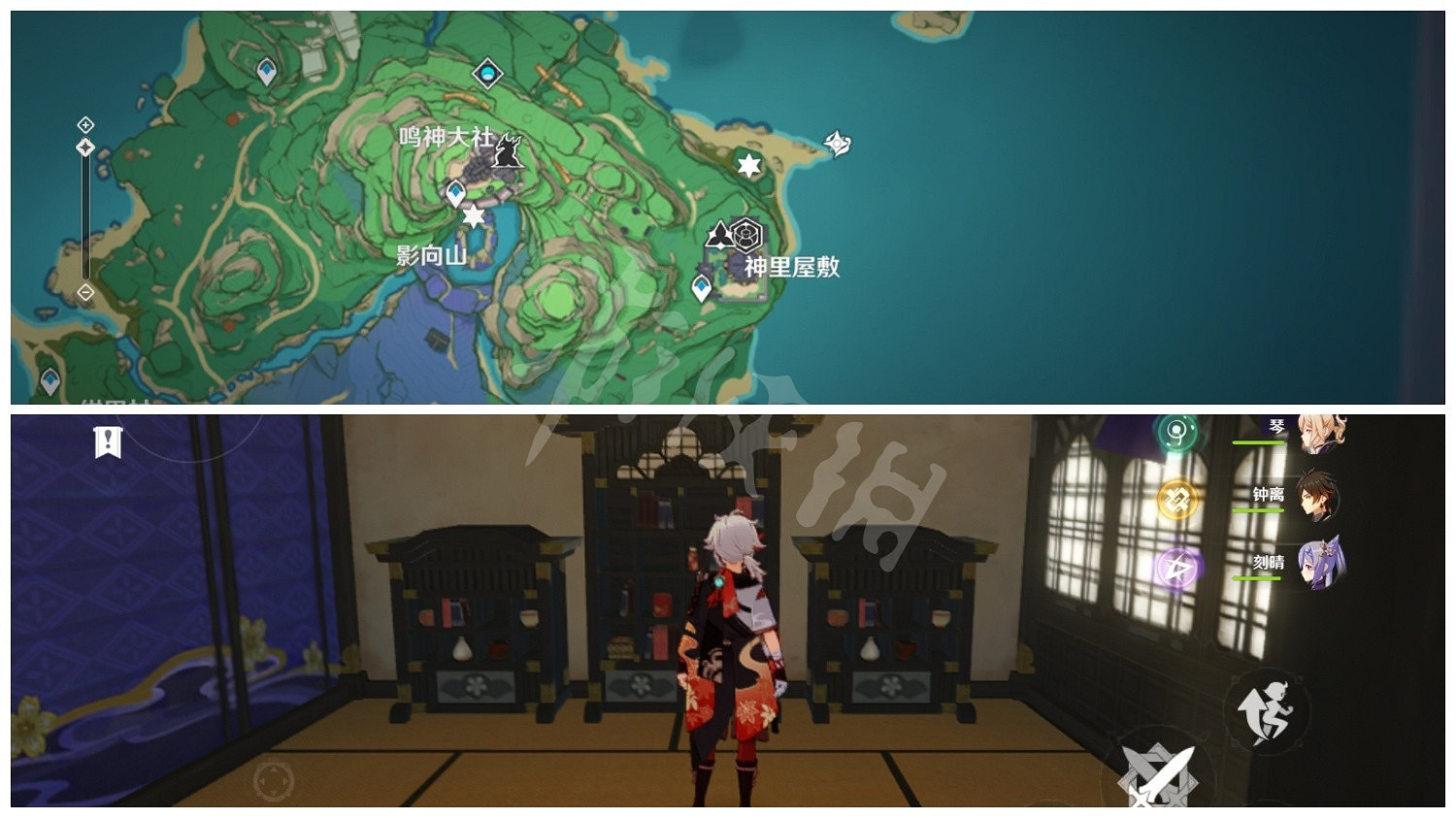The image size is (1456, 818).
Task: Click the teleport waypoint under 神里屋敷 label
Action: [x=702, y=285]
